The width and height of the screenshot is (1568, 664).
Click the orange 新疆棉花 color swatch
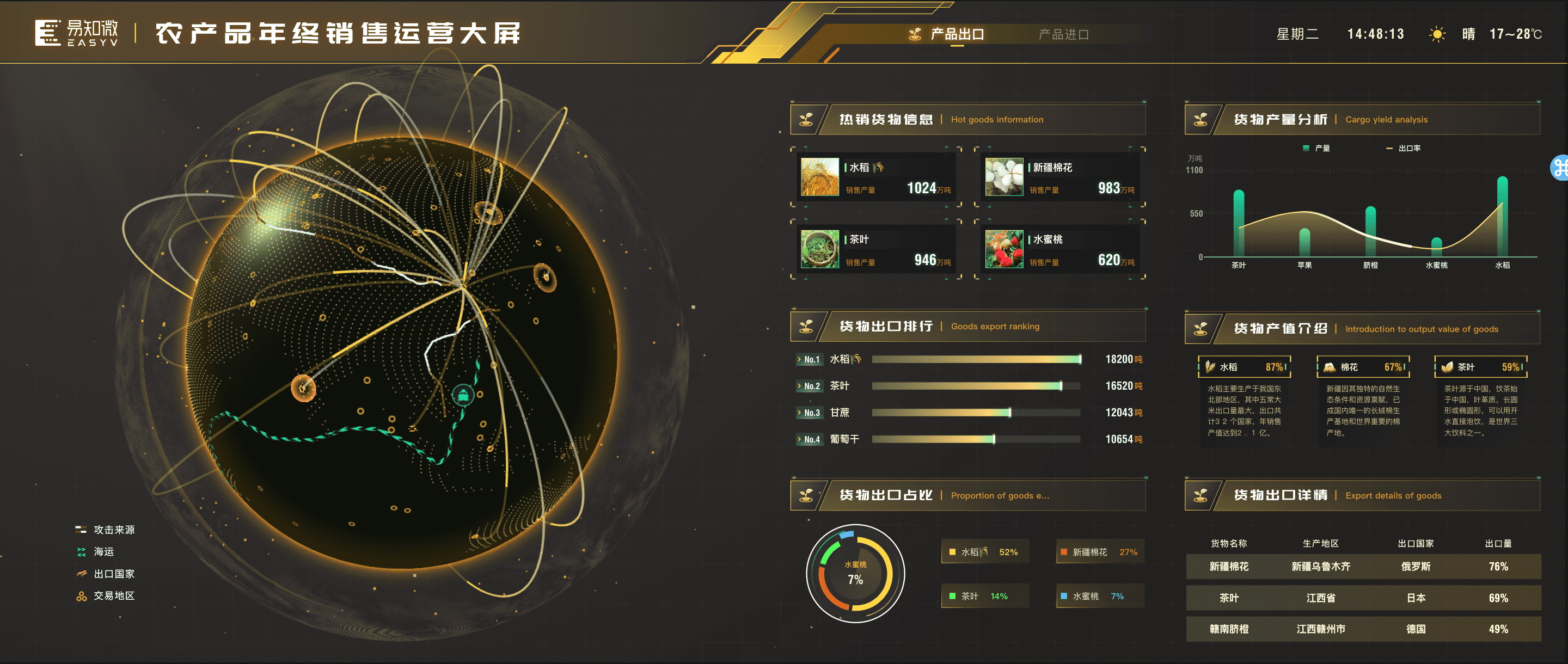1063,551
